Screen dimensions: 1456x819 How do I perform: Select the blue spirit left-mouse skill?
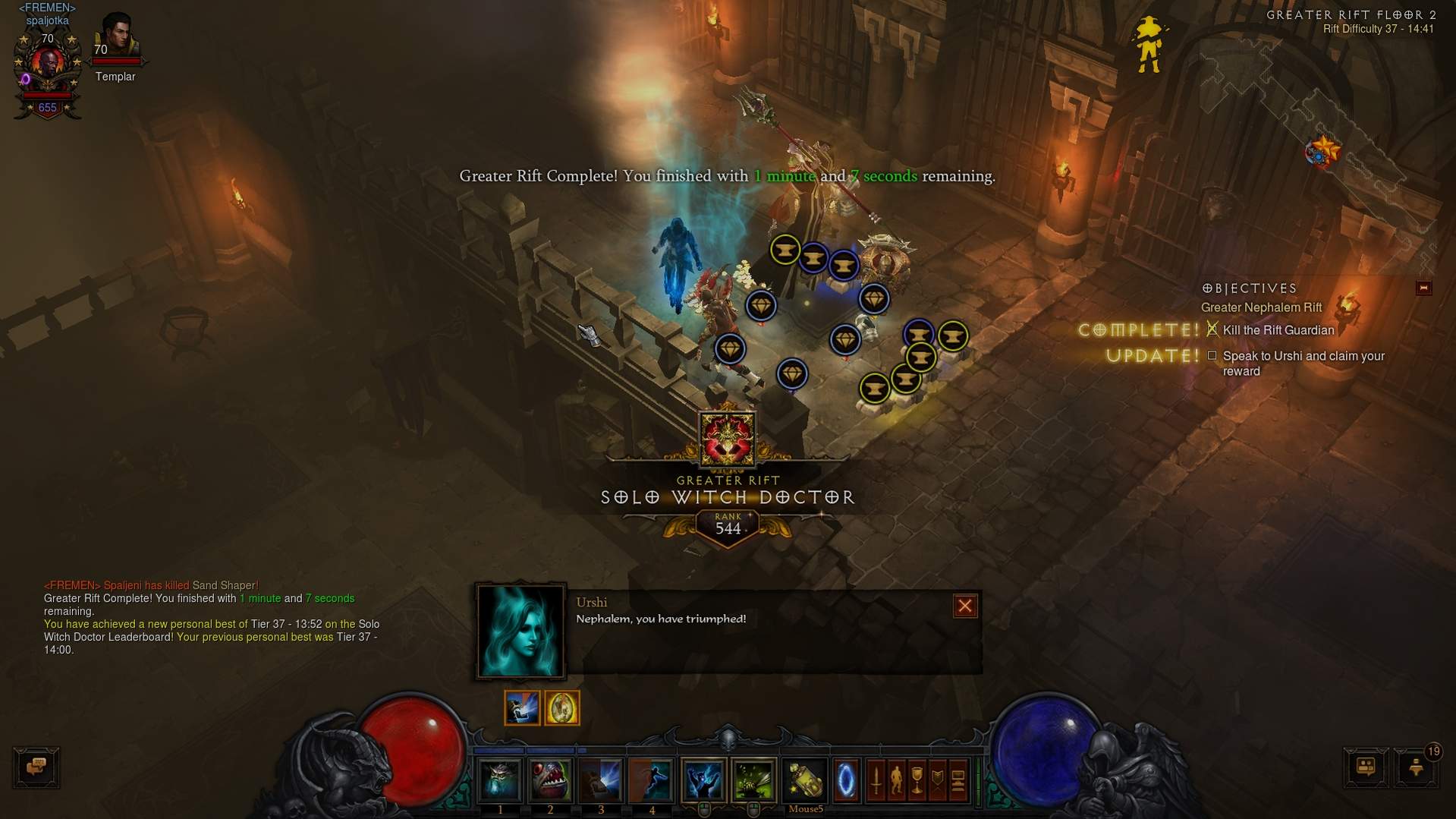point(703,780)
